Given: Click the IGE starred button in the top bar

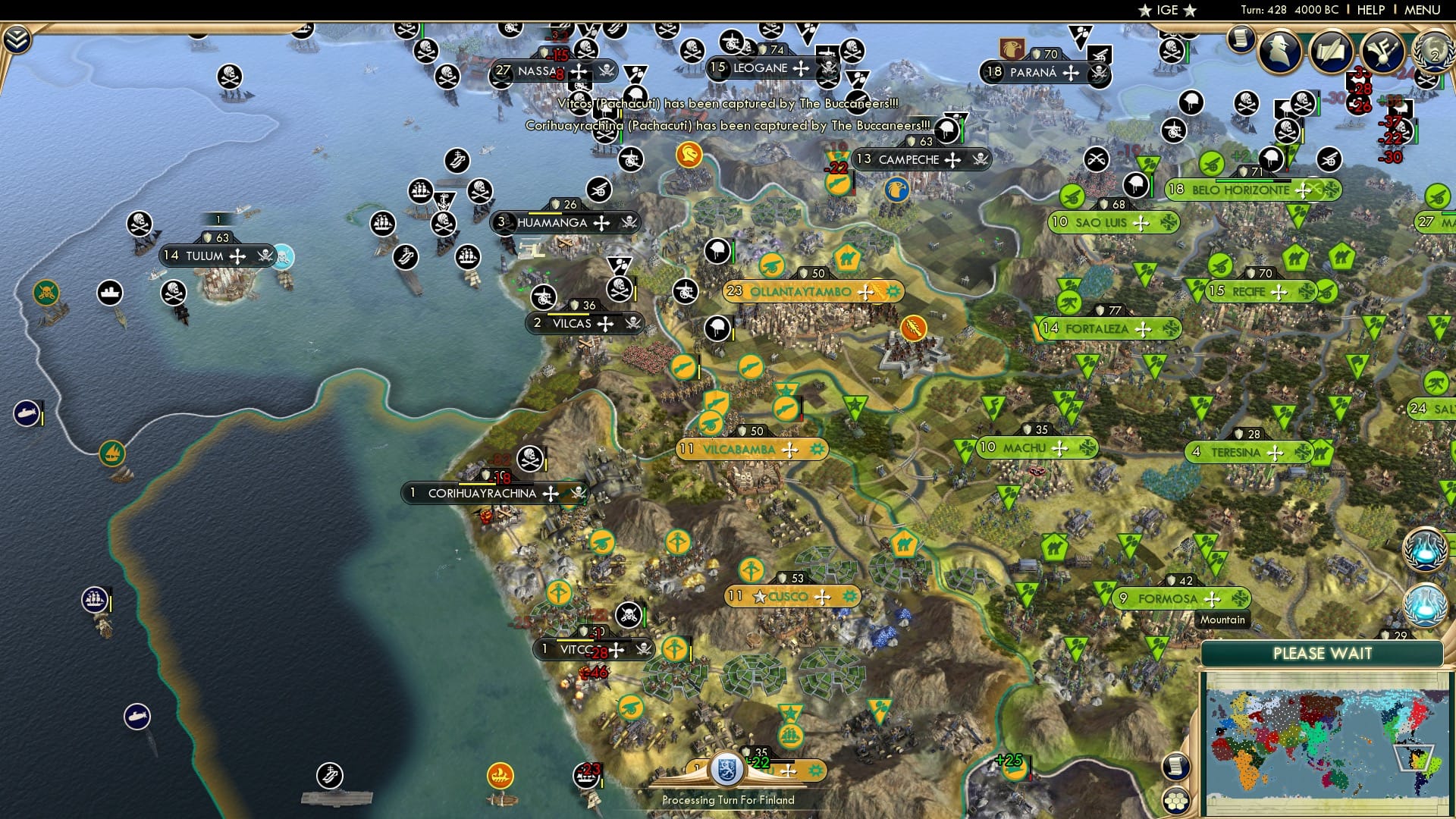Looking at the screenshot, I should coord(1166,10).
